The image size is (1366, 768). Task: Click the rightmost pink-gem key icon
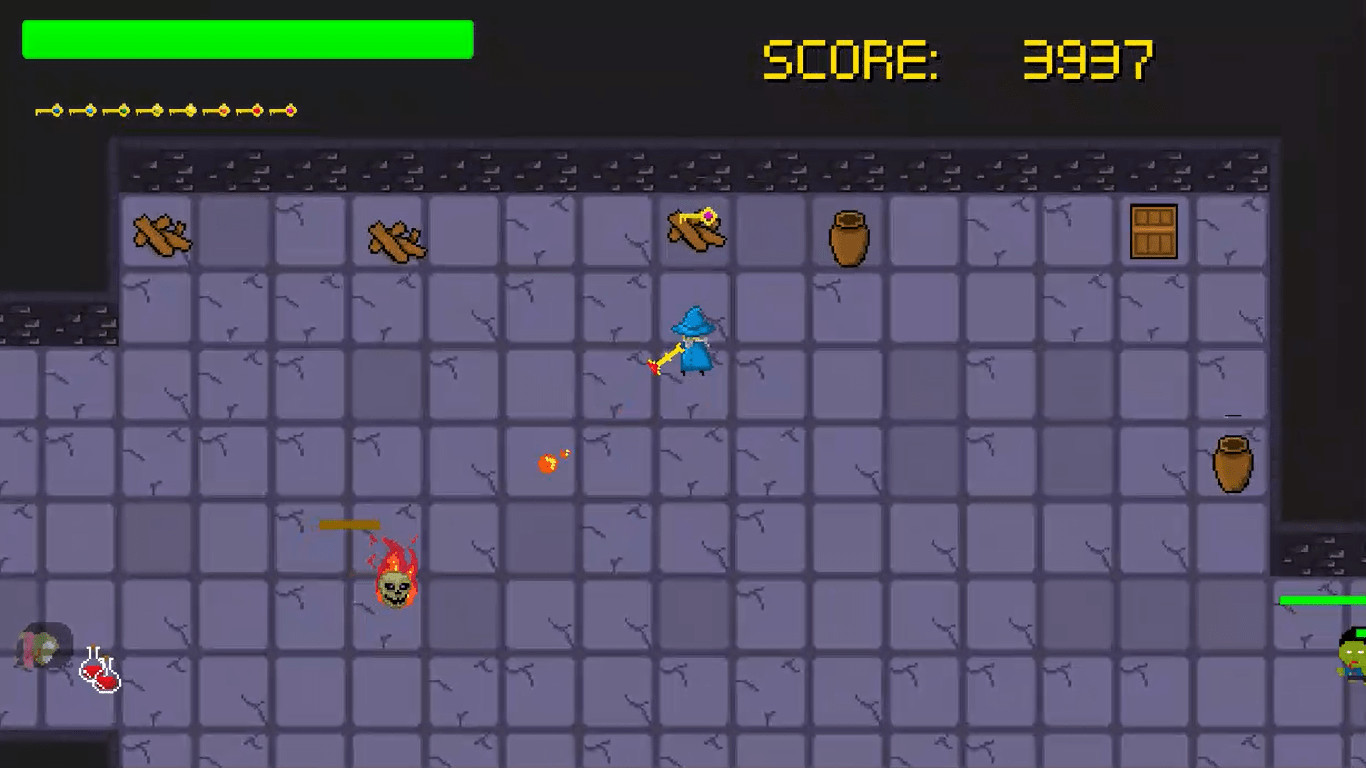tap(290, 110)
